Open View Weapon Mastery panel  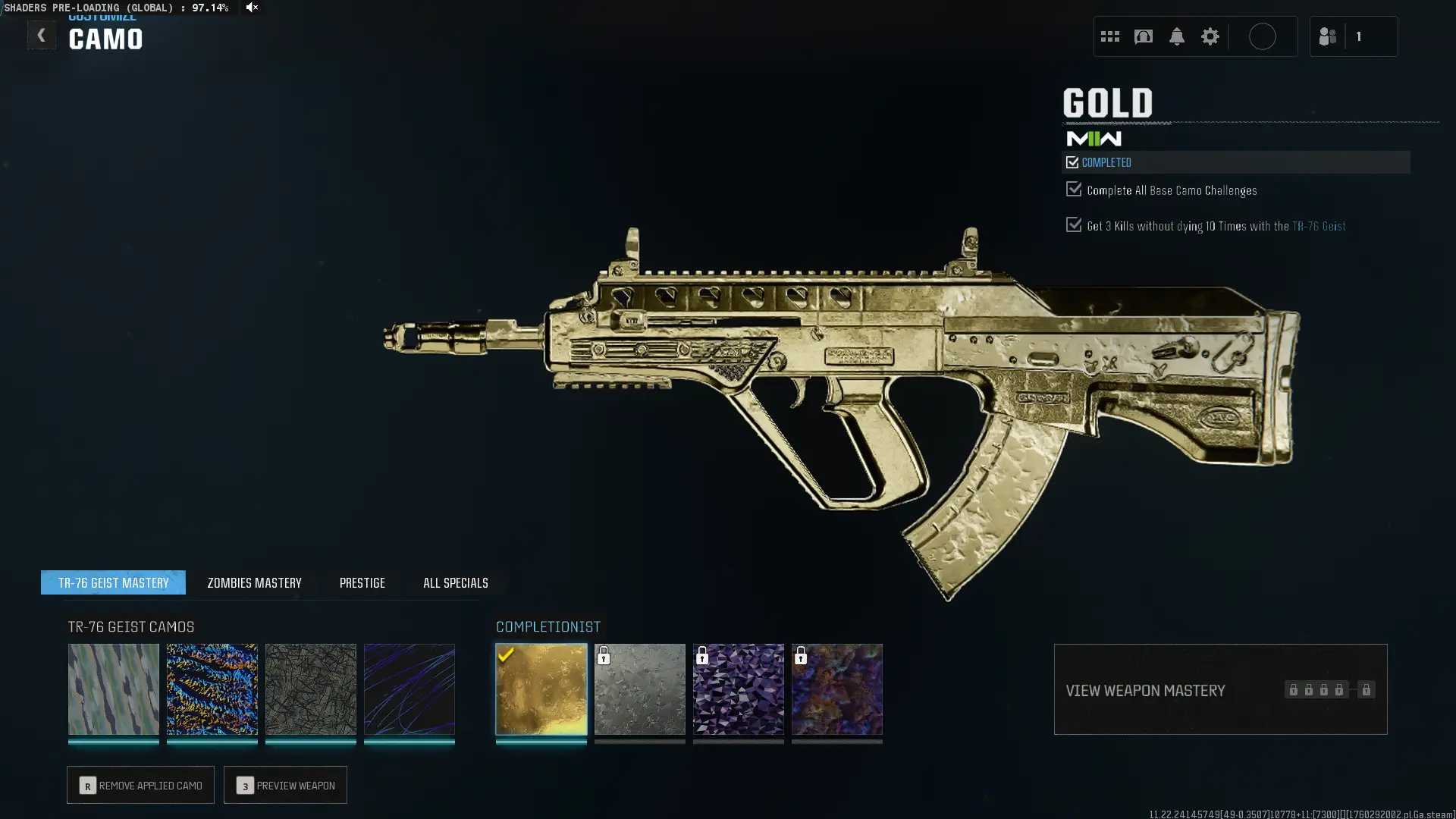tap(1220, 689)
